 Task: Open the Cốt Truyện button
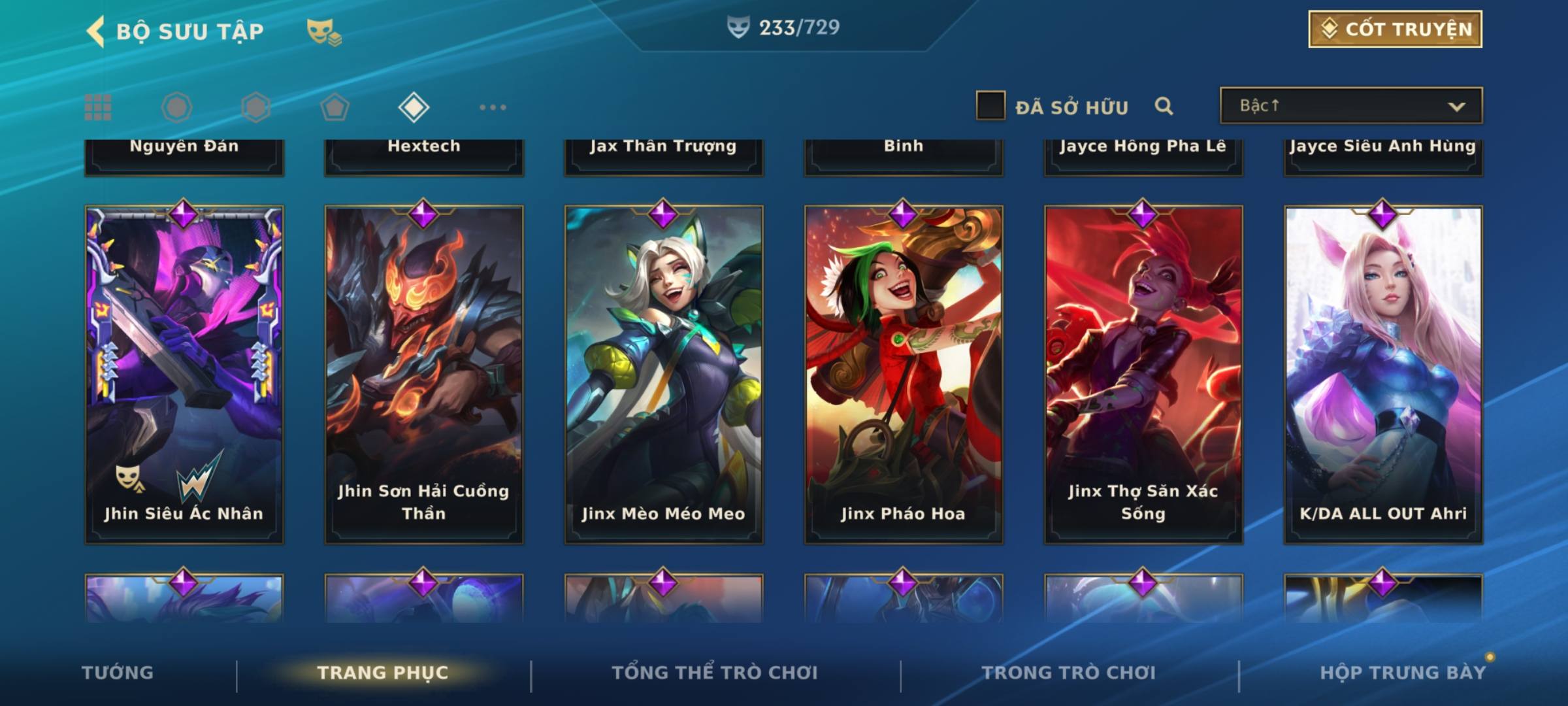[1394, 29]
